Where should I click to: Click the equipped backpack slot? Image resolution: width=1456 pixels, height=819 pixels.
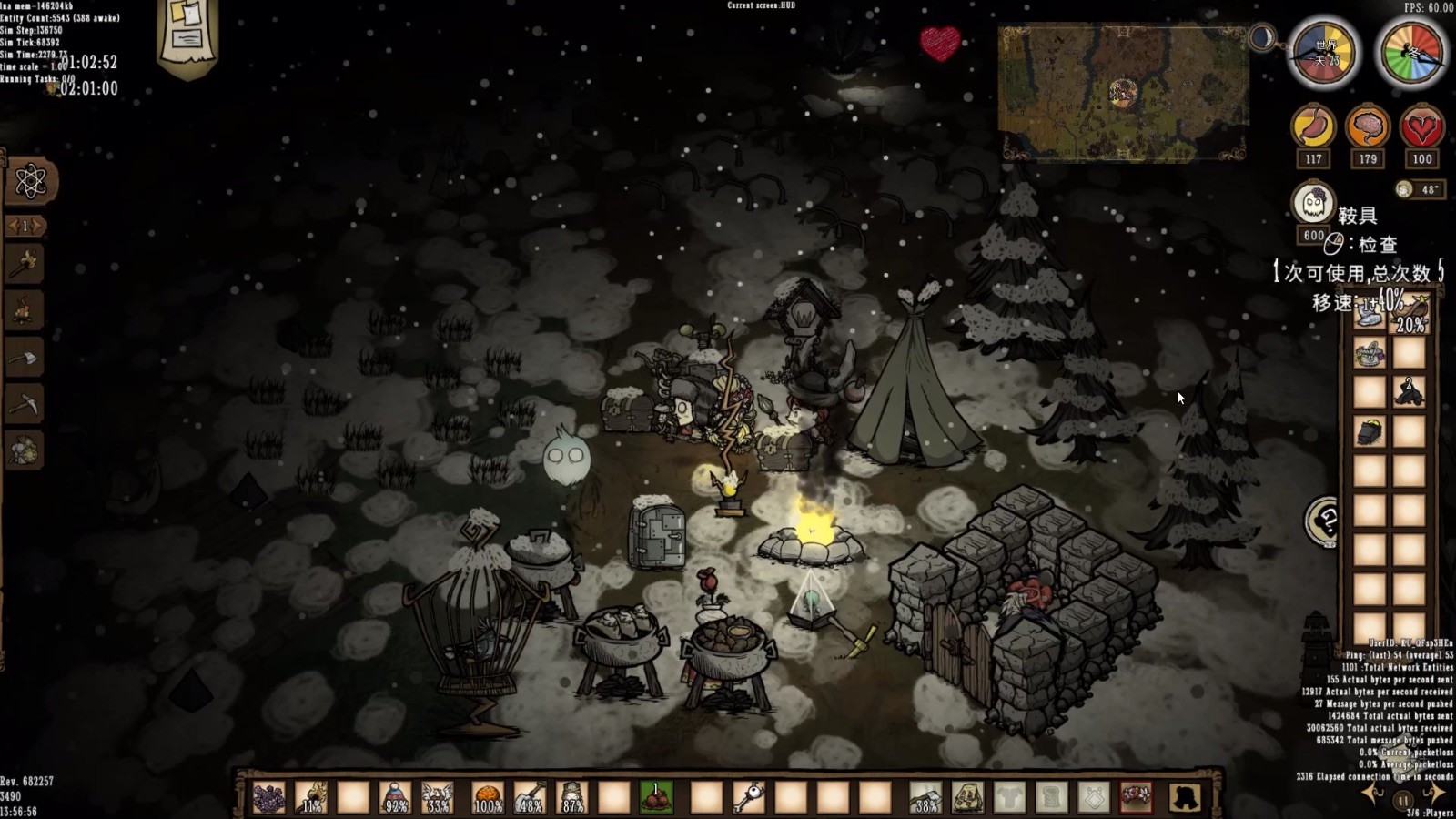pyautogui.click(x=967, y=798)
